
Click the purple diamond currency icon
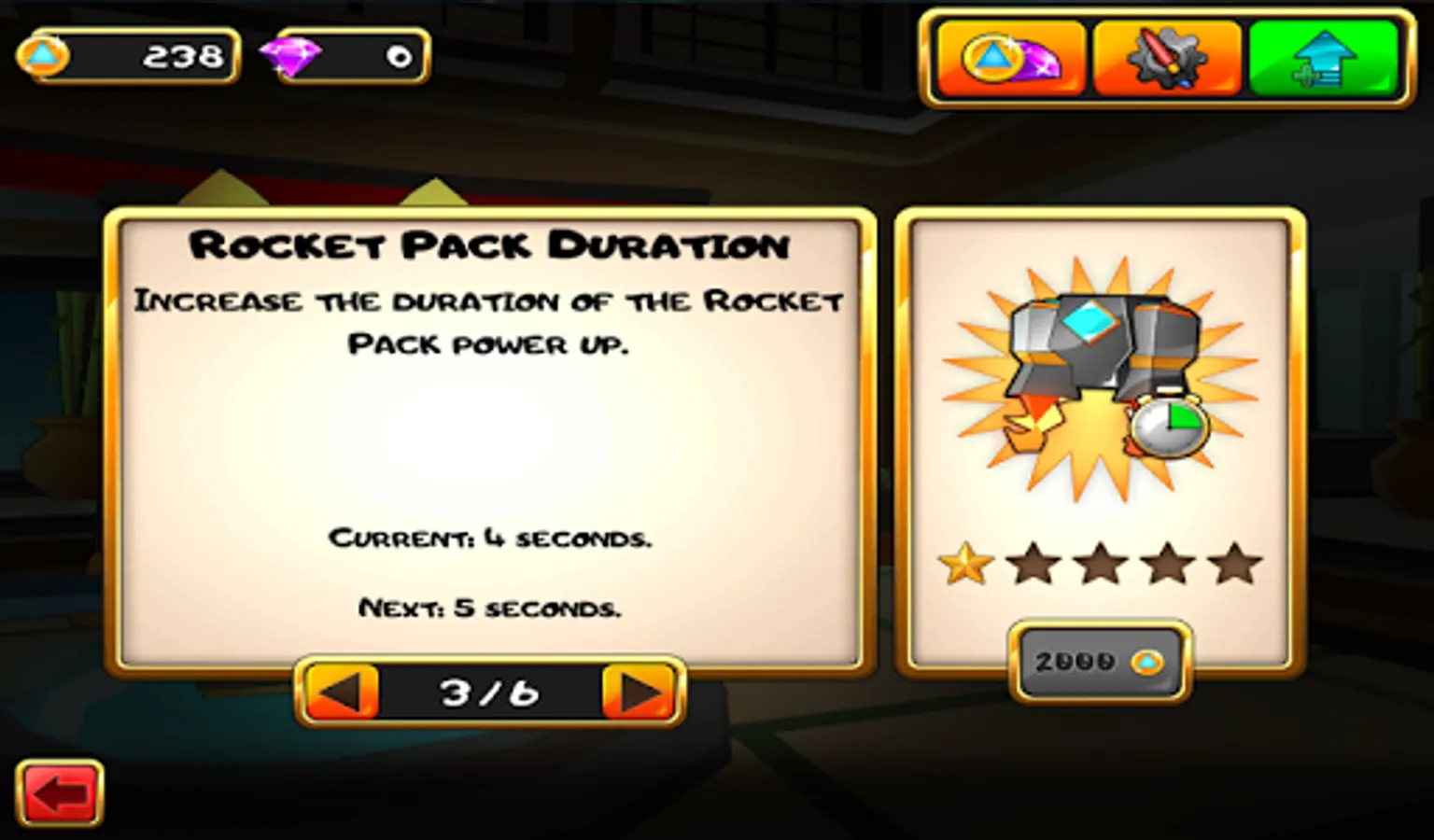pos(289,56)
